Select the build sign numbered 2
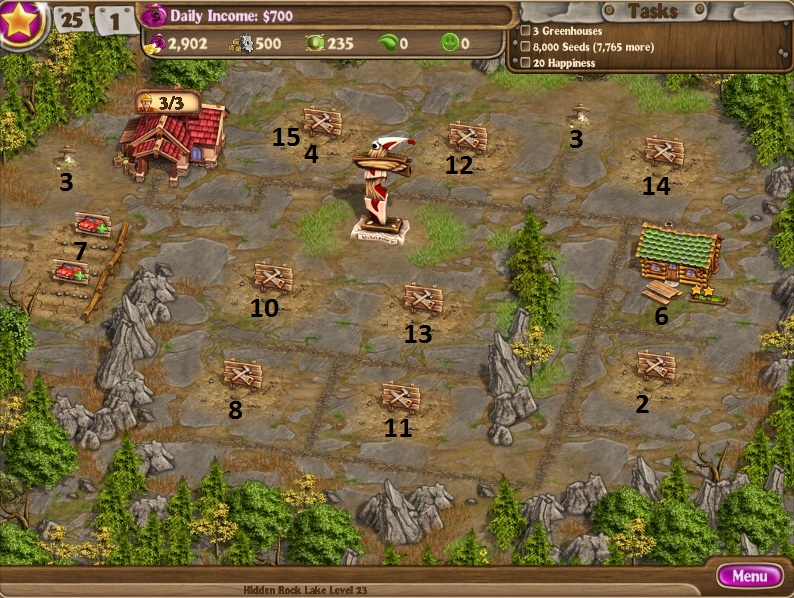794x598 pixels. pyautogui.click(x=656, y=365)
